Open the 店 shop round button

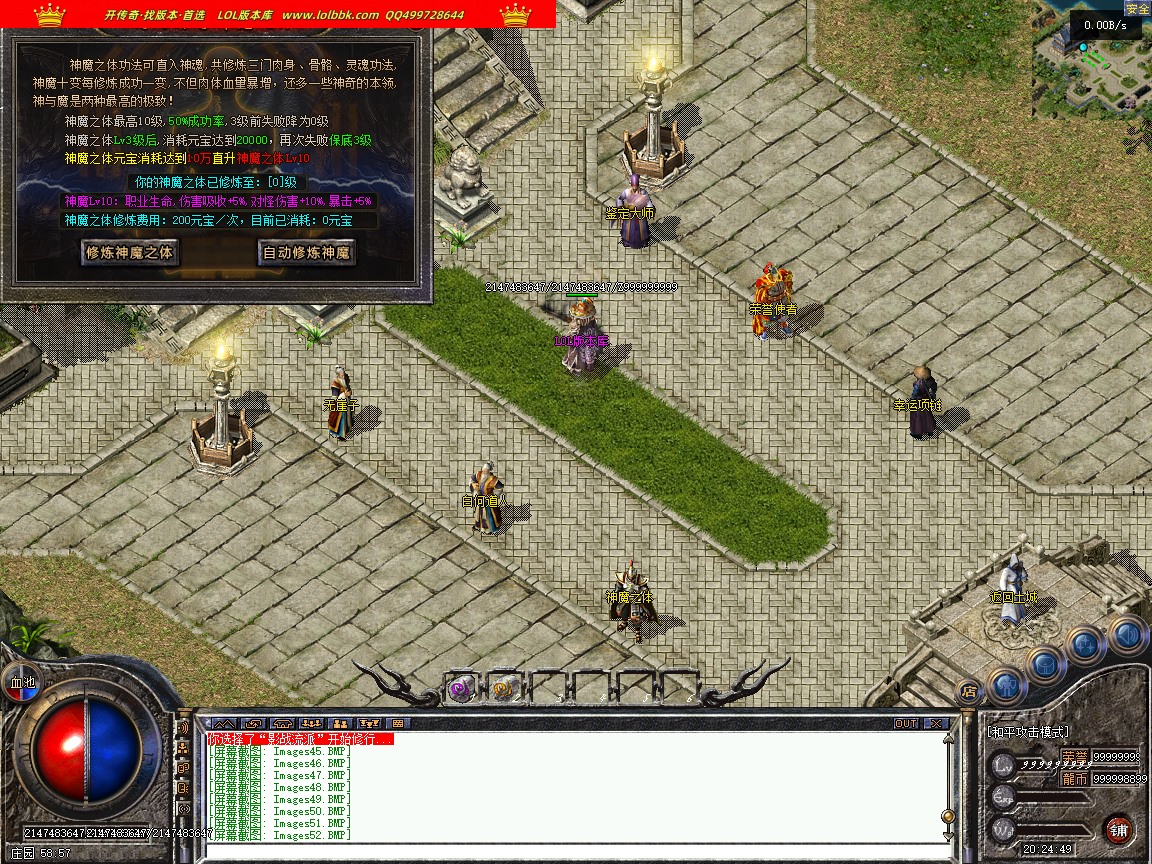point(968,690)
